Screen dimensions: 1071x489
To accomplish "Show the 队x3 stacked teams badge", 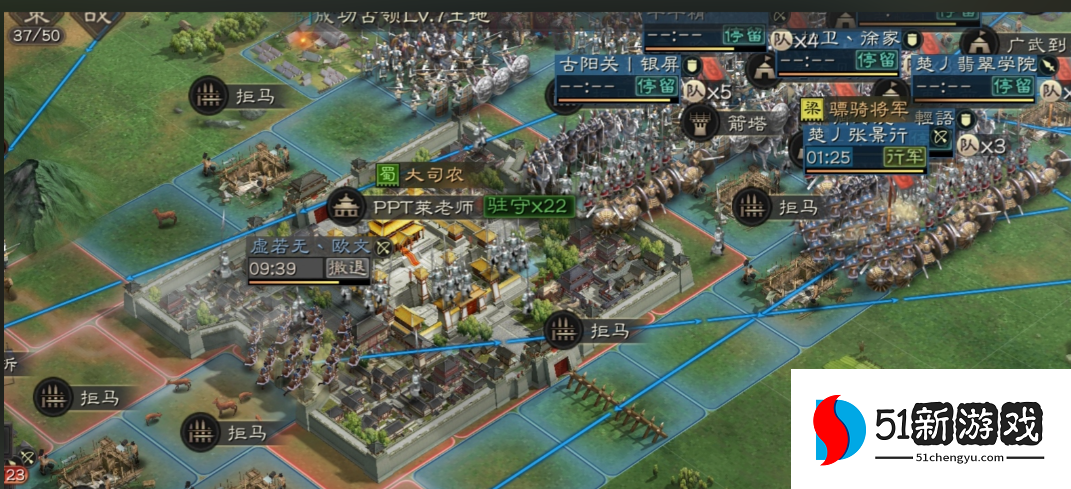I will (981, 146).
